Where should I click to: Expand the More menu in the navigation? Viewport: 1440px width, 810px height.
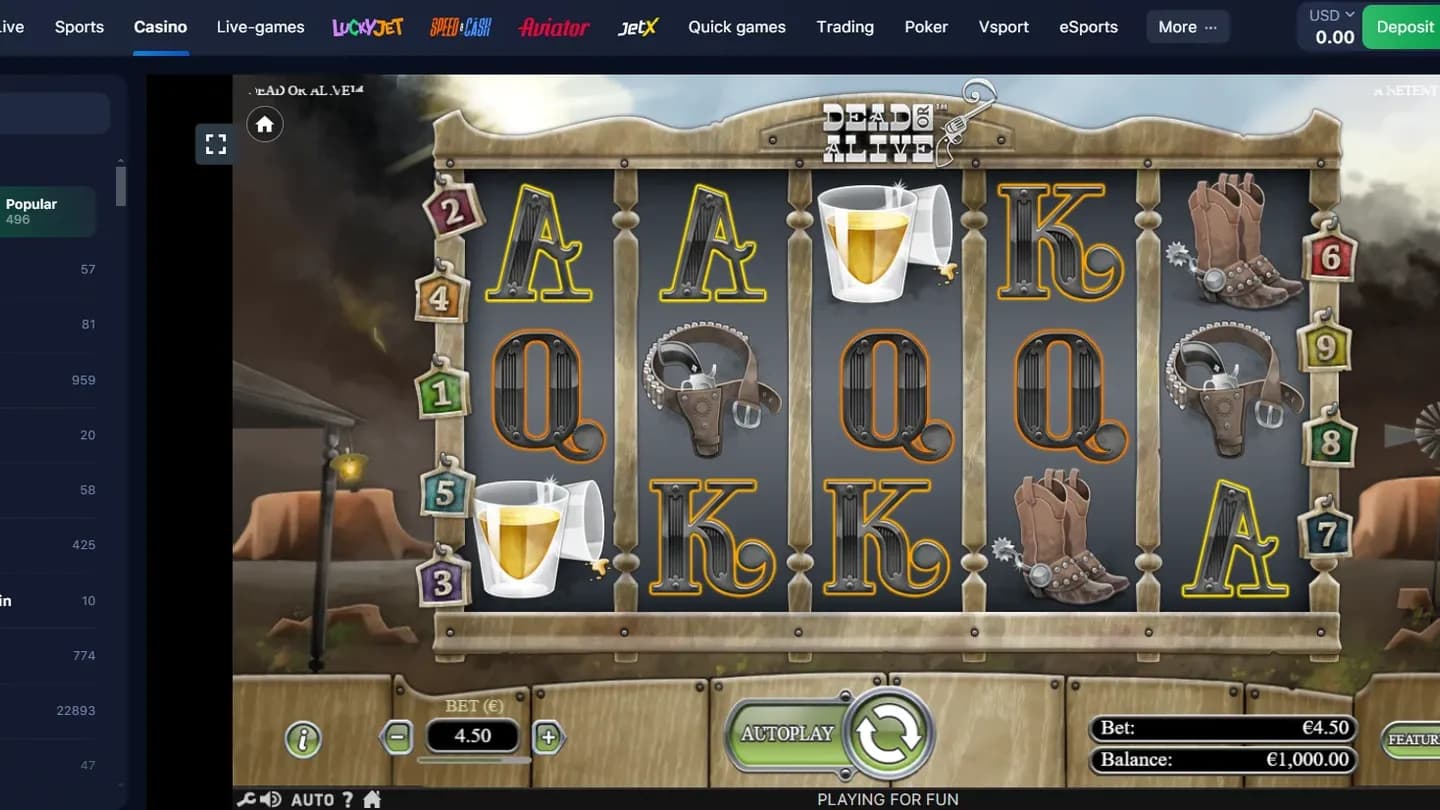1186,27
